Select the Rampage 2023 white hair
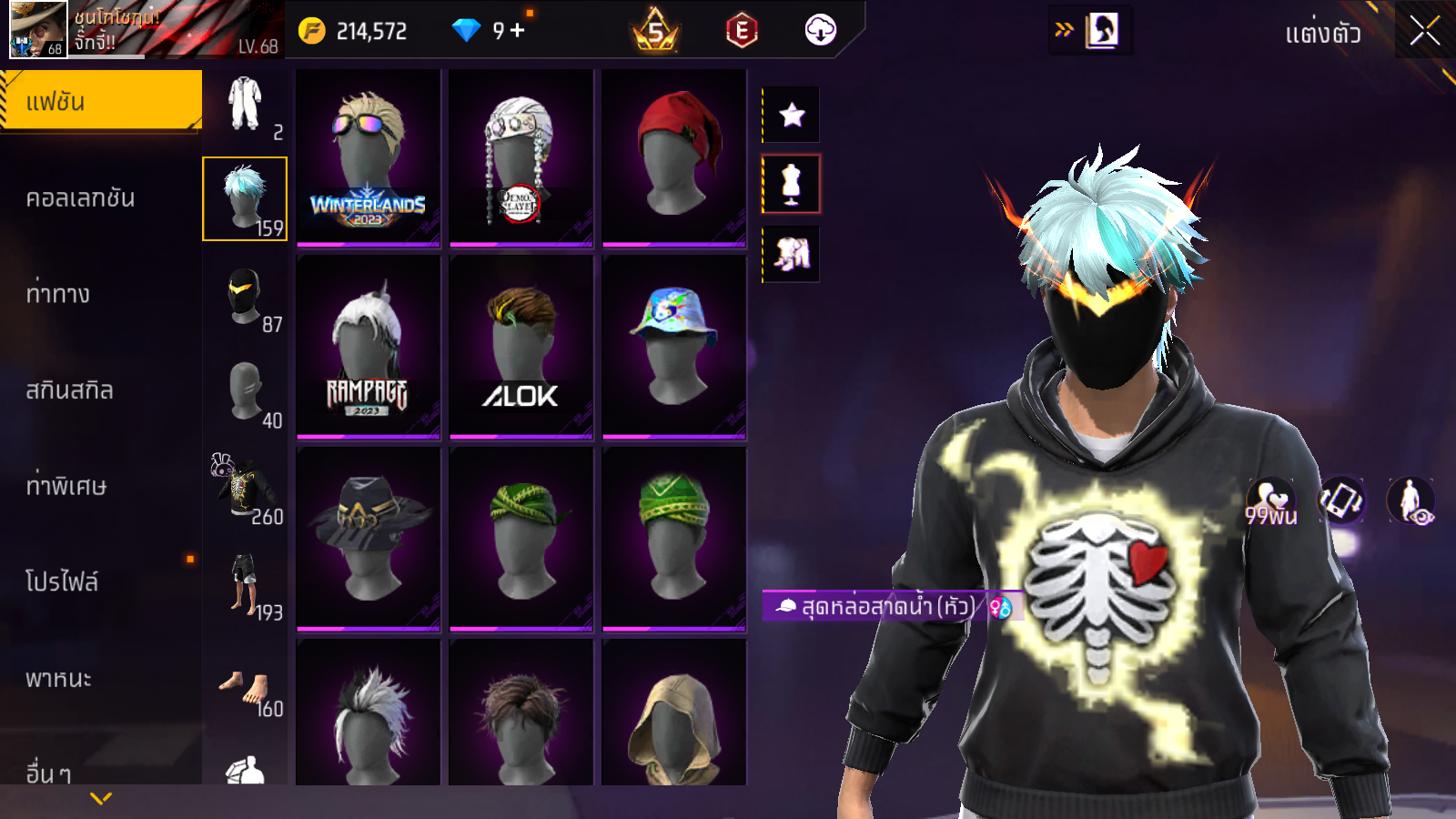This screenshot has height=819, width=1456. (x=369, y=348)
